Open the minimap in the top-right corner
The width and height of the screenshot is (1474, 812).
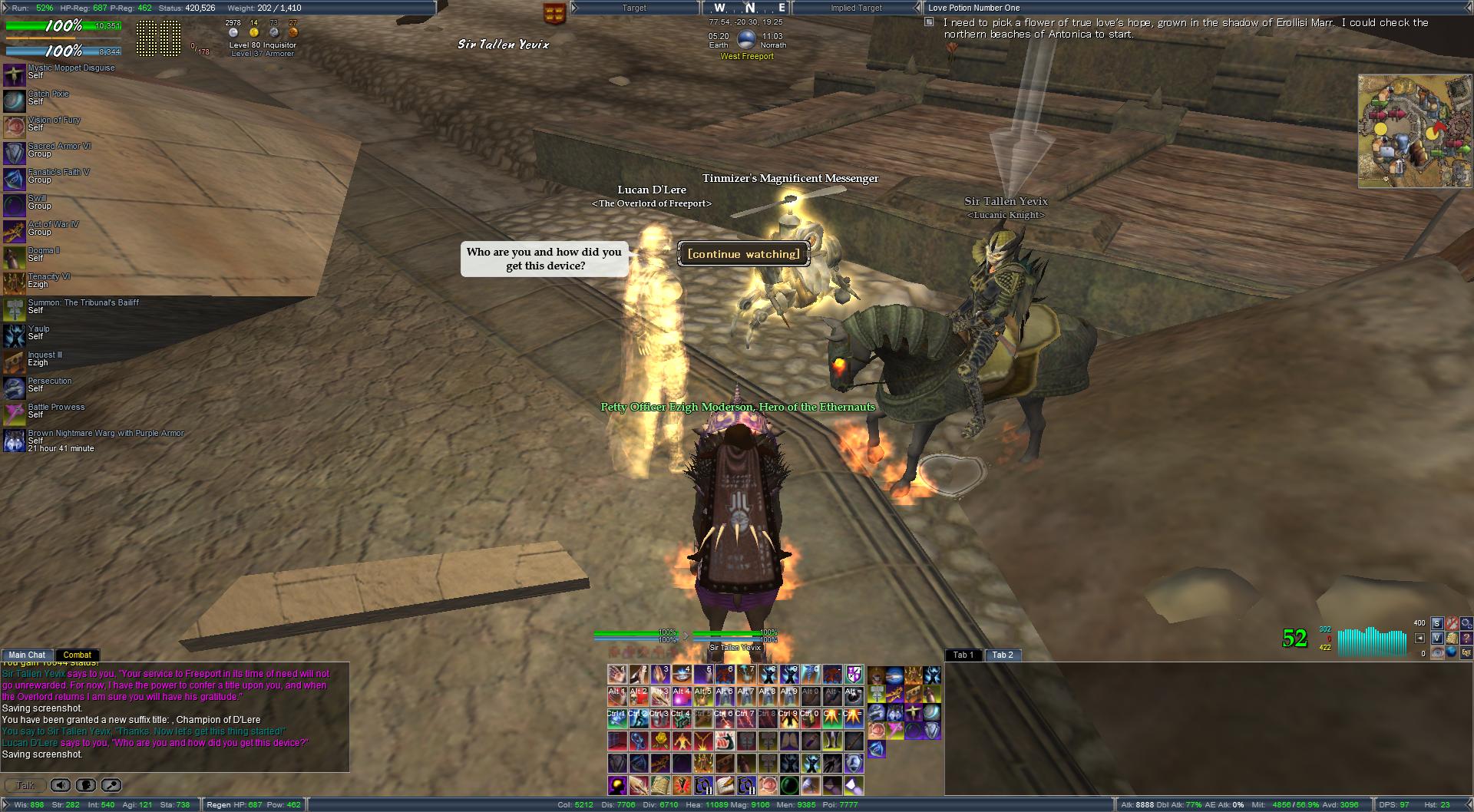click(x=1403, y=130)
